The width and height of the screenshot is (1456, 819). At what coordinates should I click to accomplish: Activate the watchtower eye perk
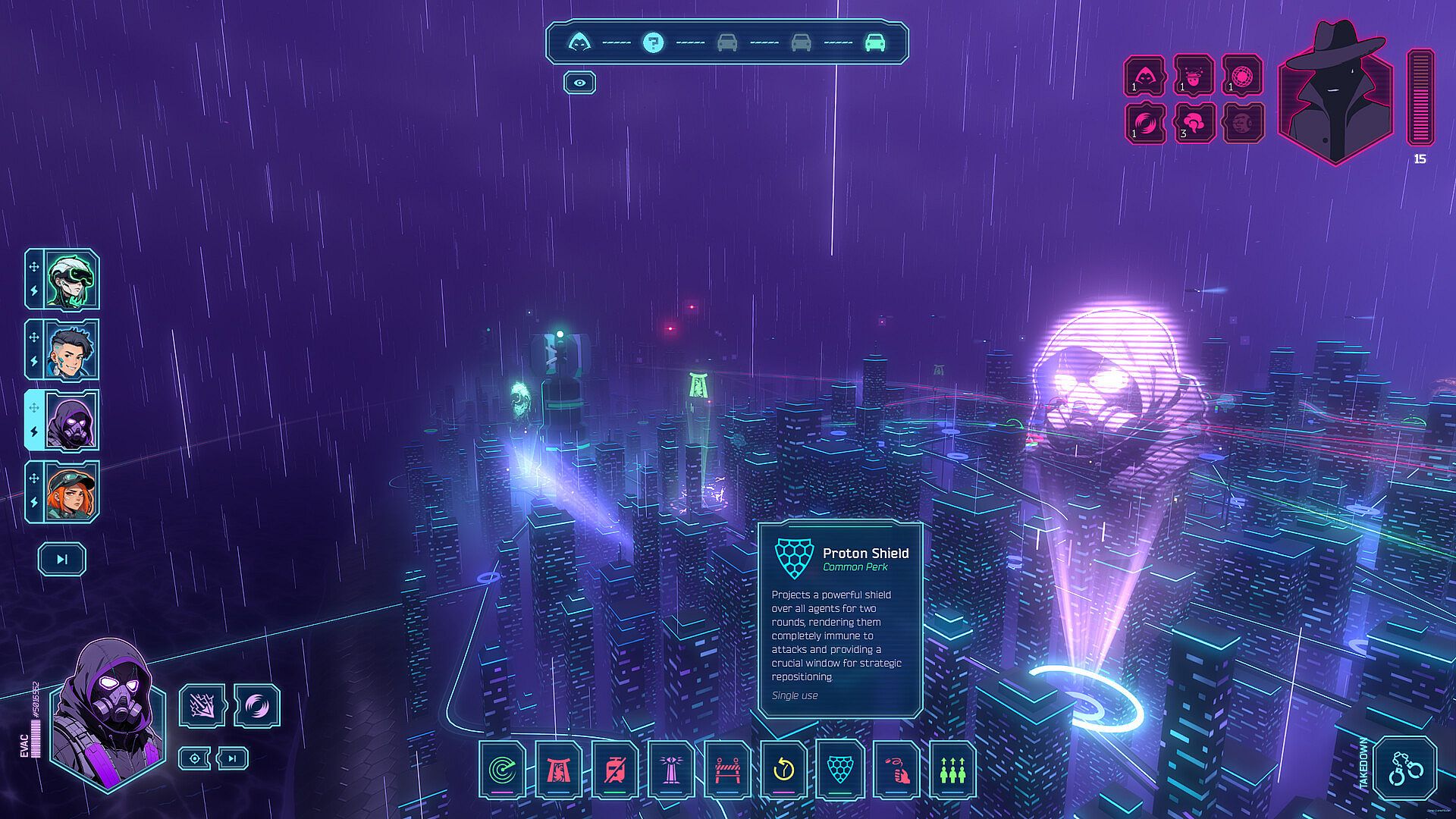(x=671, y=770)
